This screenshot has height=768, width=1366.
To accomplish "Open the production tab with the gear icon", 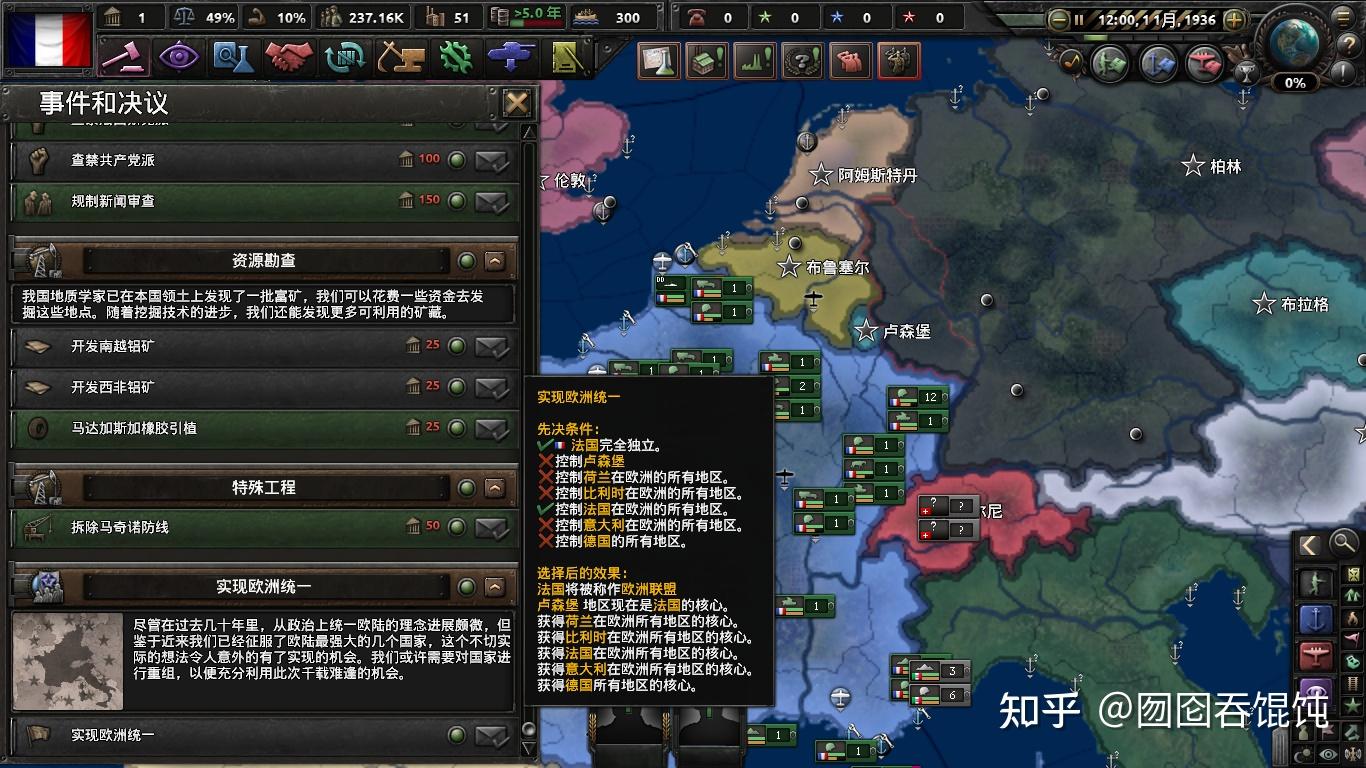I will click(456, 57).
